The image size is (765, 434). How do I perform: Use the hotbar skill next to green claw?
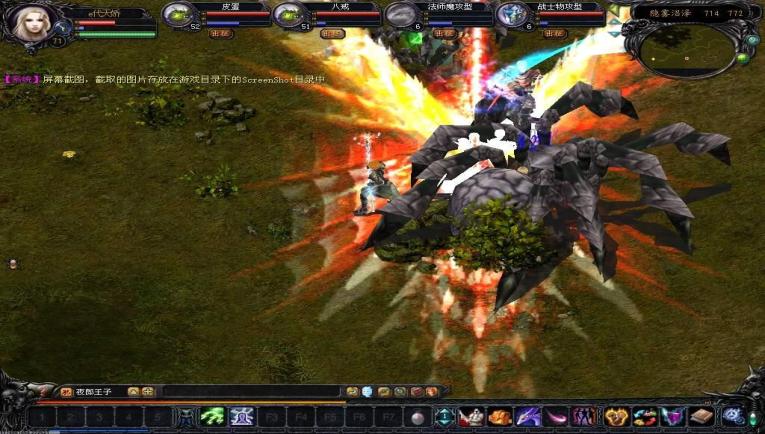coord(242,417)
